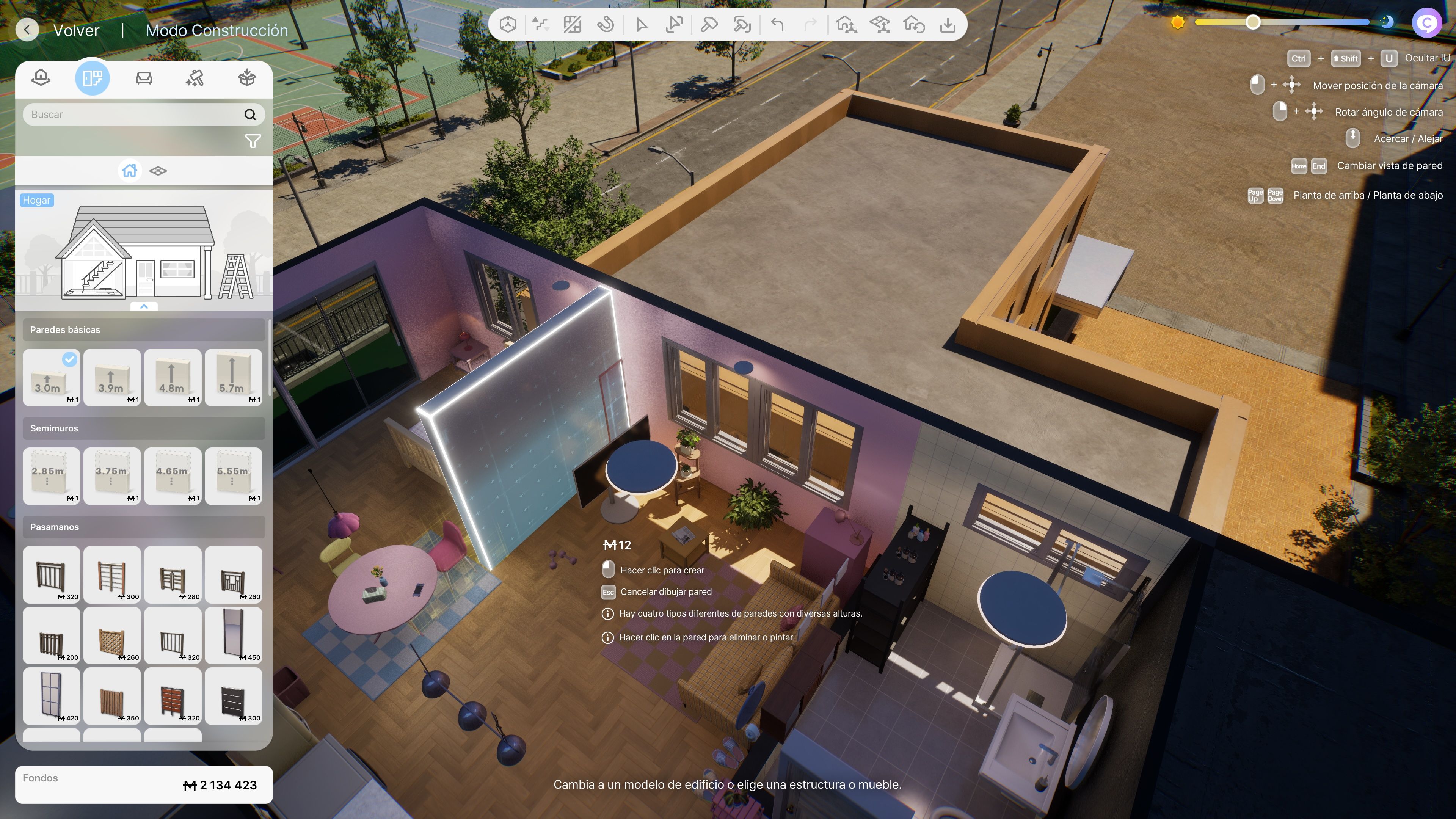Pick the 2.85m half wall
The width and height of the screenshot is (1456, 819).
pyautogui.click(x=51, y=475)
